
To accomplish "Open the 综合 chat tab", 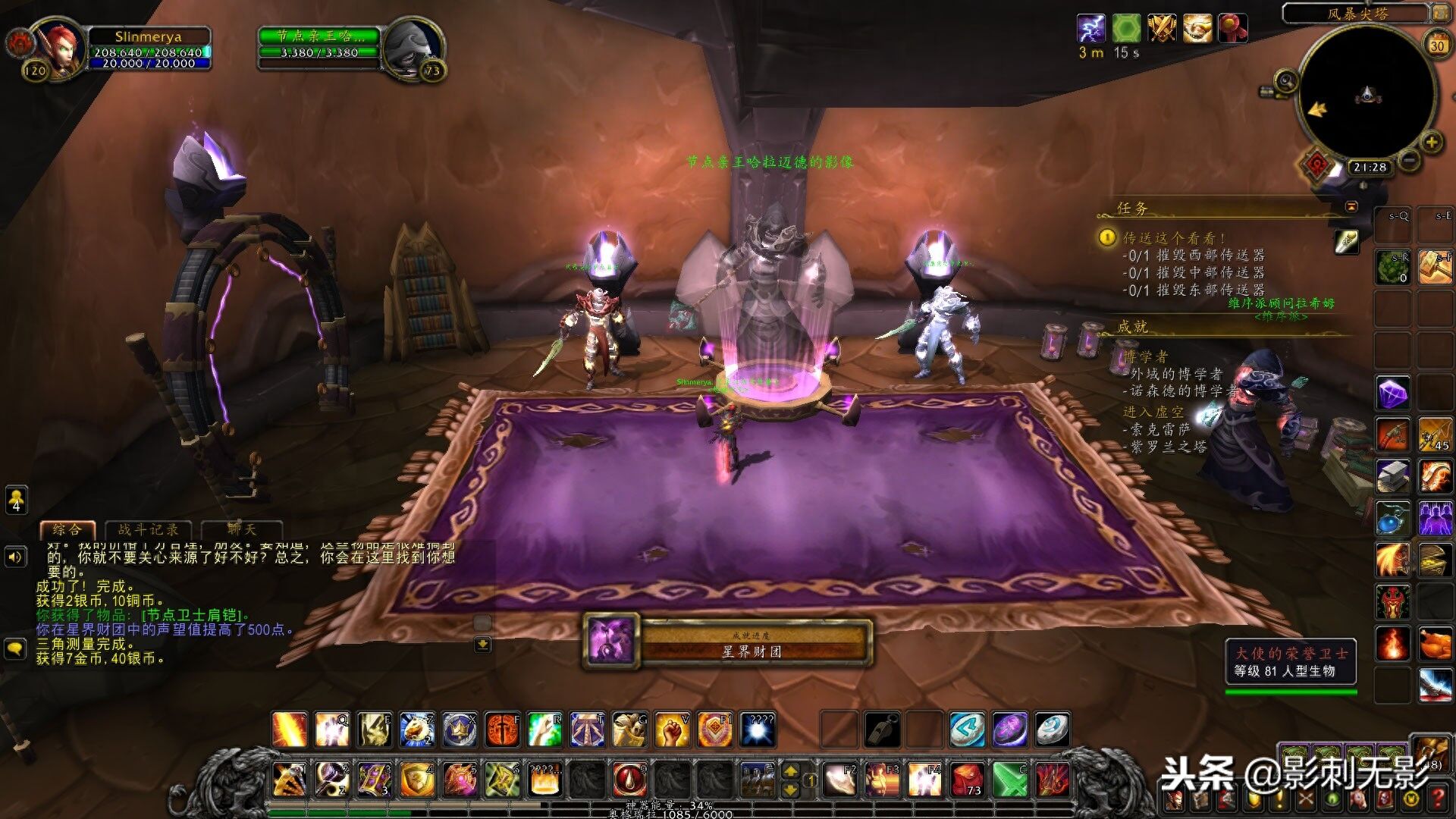I will (x=67, y=529).
